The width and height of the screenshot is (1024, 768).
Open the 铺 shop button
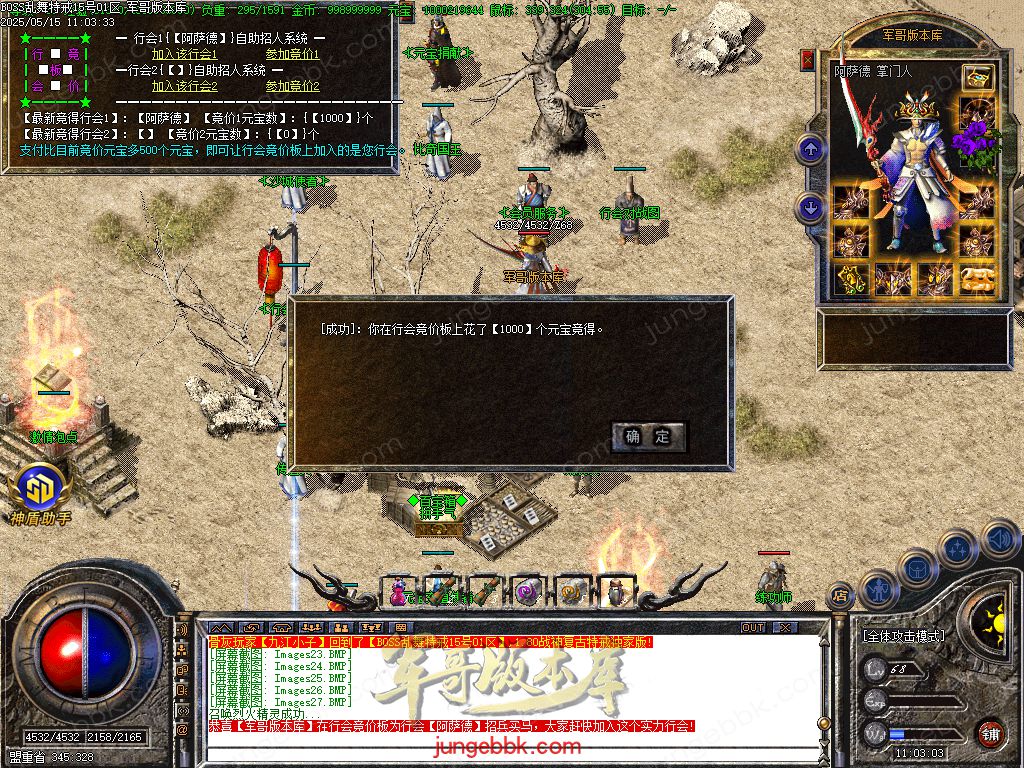990,733
